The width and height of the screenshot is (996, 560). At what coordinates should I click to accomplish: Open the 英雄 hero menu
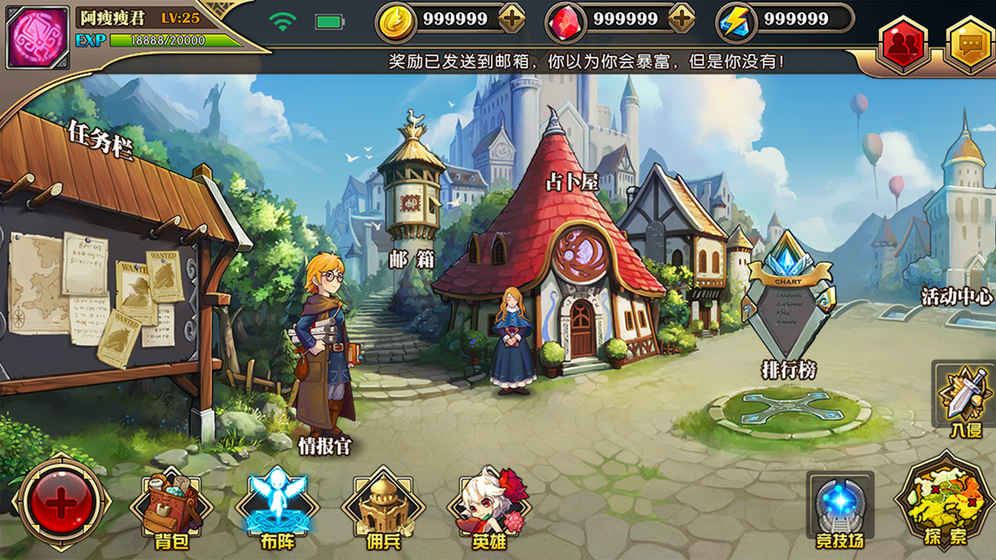pos(488,505)
